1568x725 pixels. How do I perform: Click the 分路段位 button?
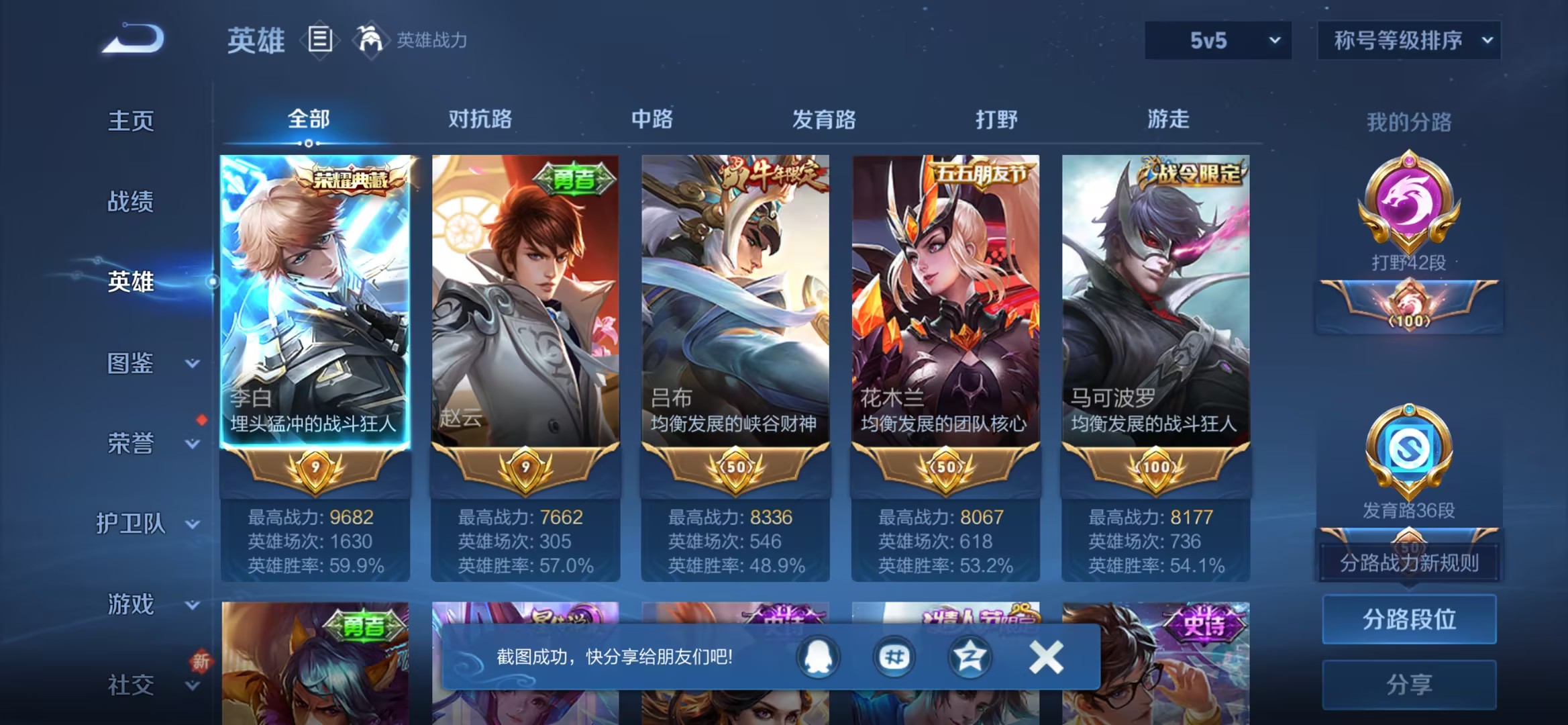click(1409, 620)
